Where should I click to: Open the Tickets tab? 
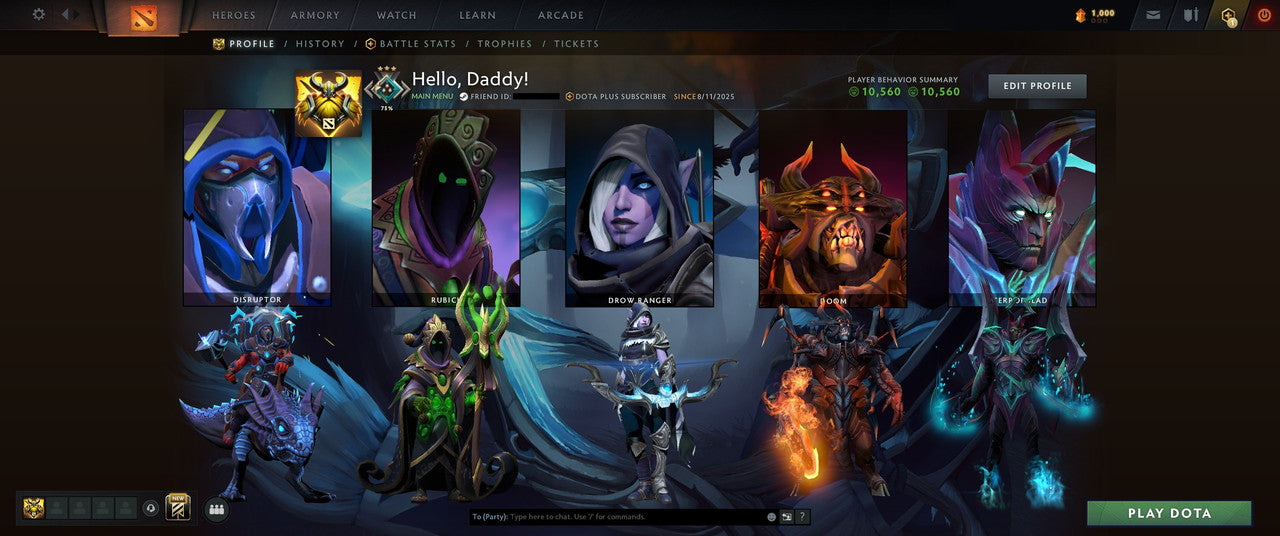tap(577, 44)
